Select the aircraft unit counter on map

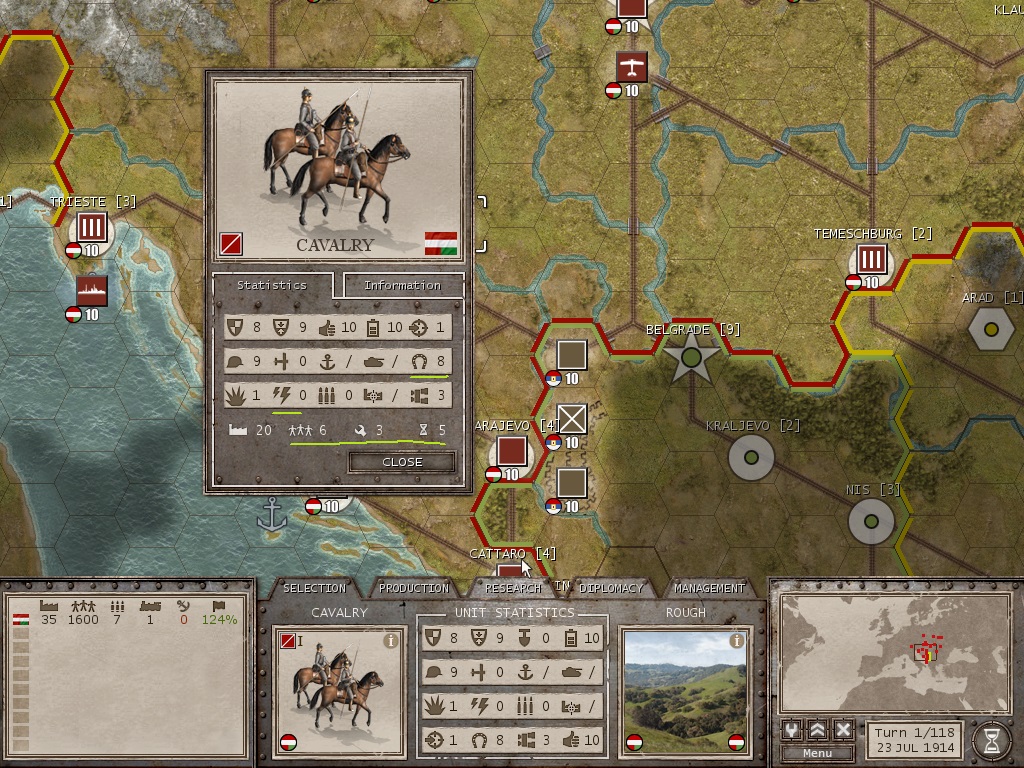click(631, 68)
